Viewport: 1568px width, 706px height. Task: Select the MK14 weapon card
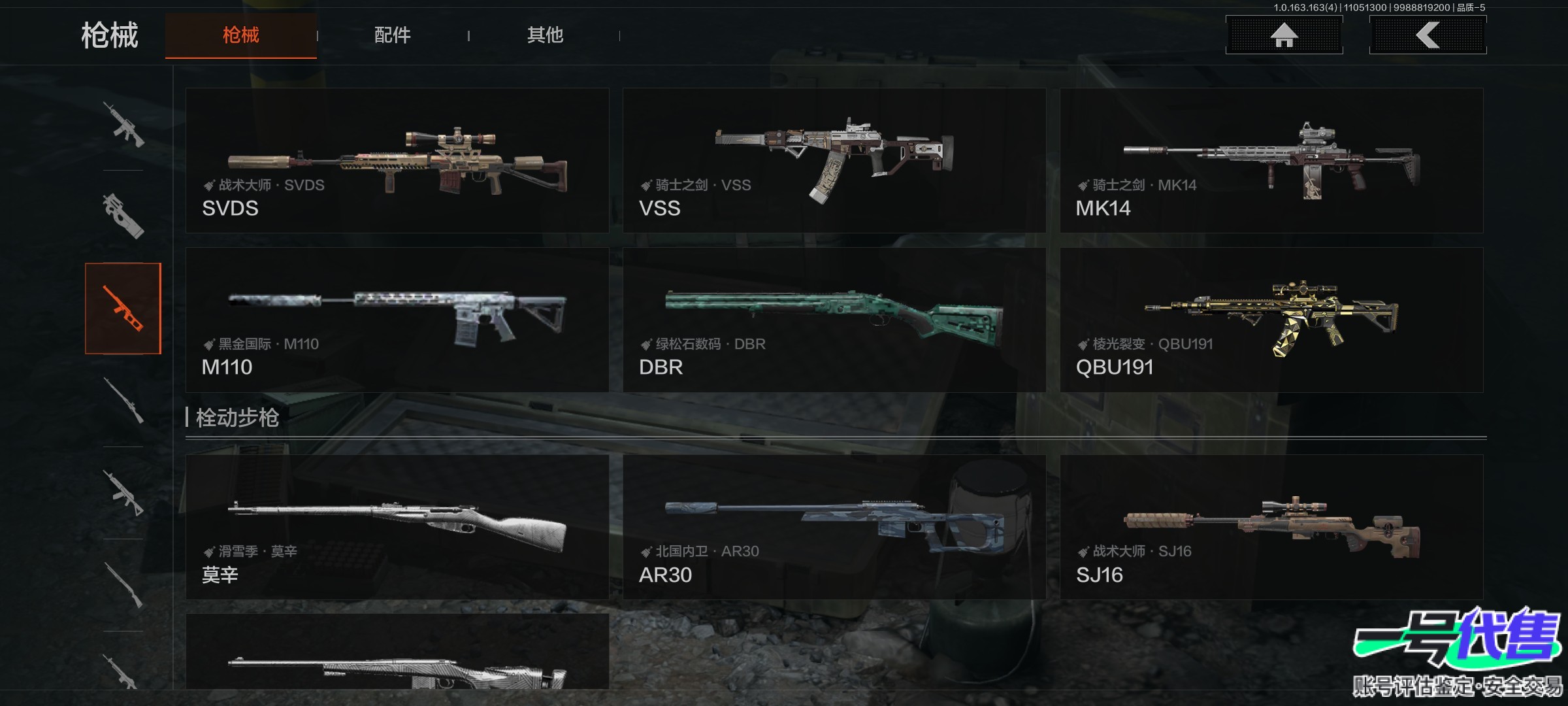[1271, 161]
